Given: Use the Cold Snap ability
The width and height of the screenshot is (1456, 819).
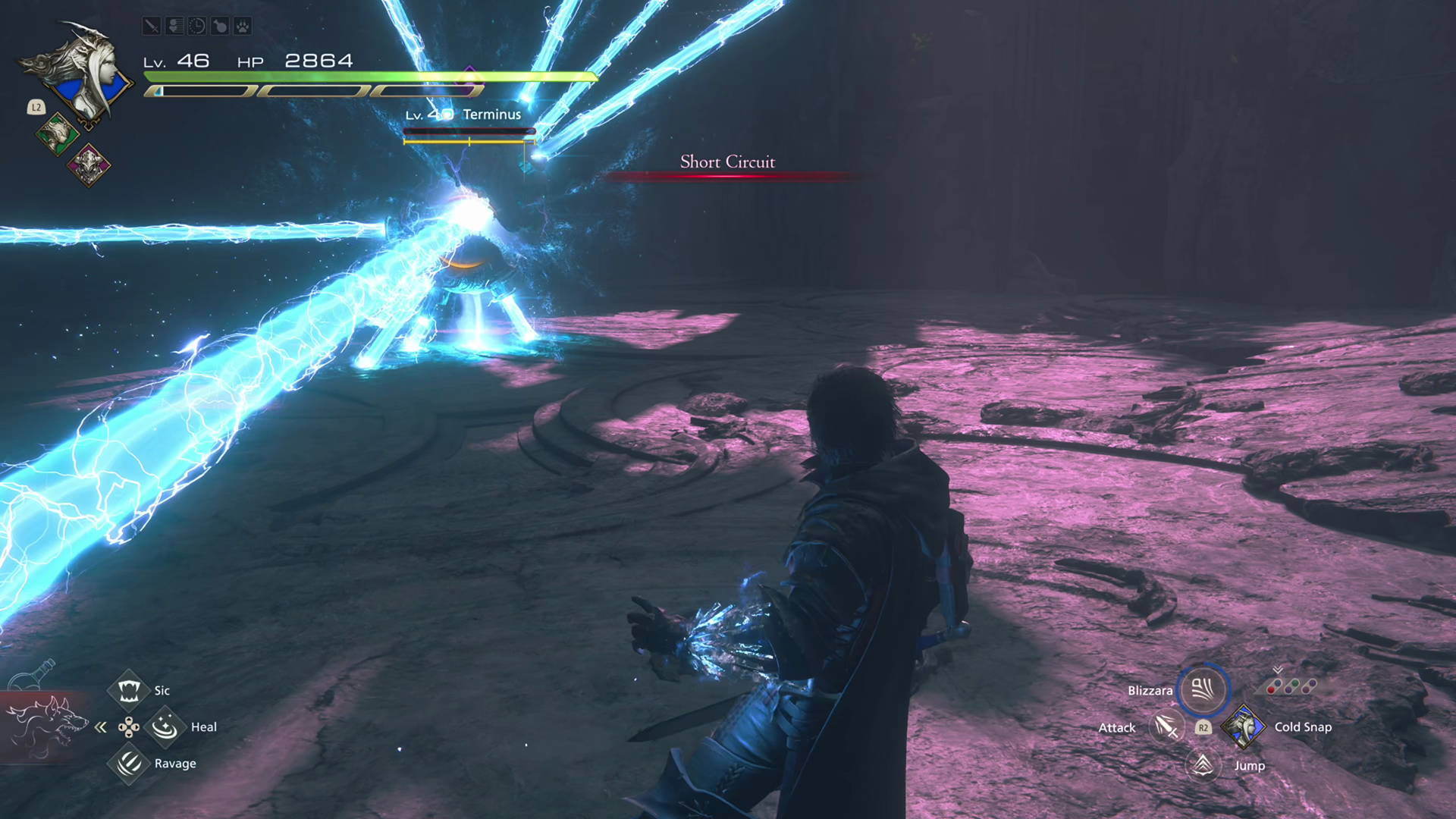Looking at the screenshot, I should coord(1244,726).
